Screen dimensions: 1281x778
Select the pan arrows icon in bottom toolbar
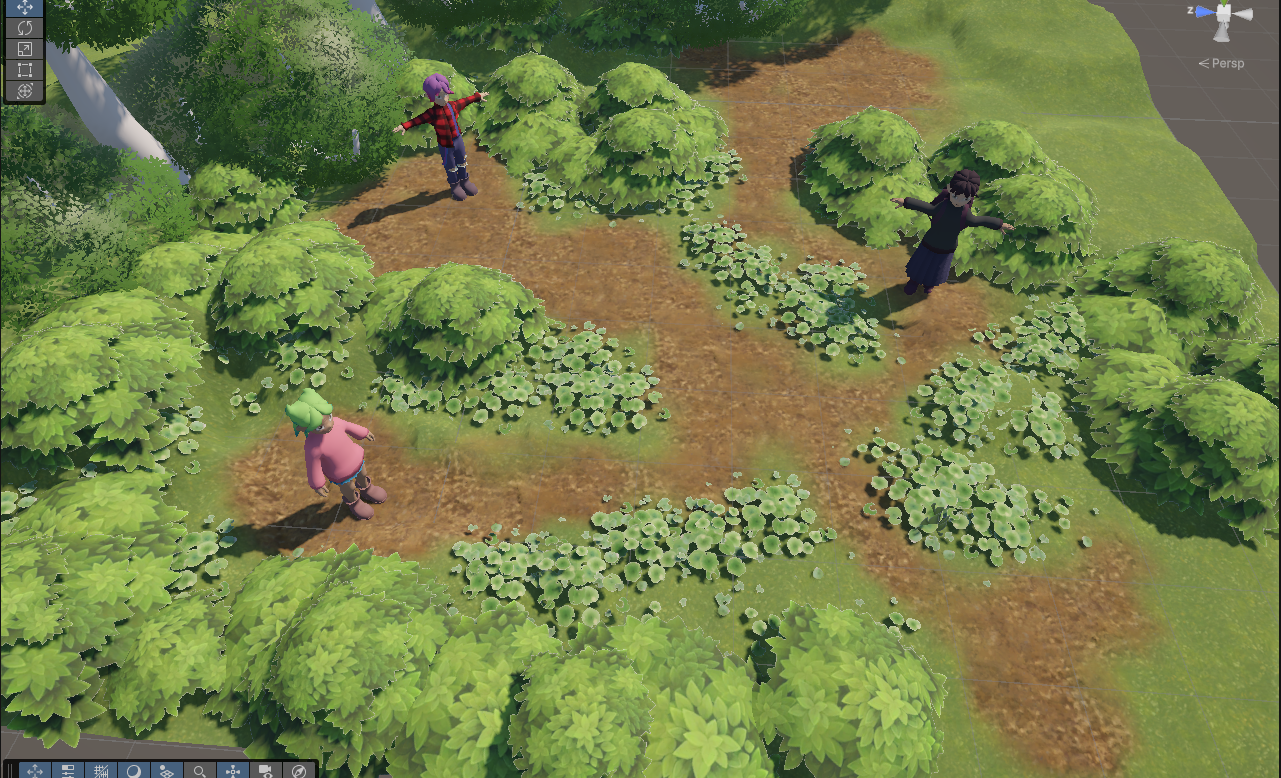[36, 771]
